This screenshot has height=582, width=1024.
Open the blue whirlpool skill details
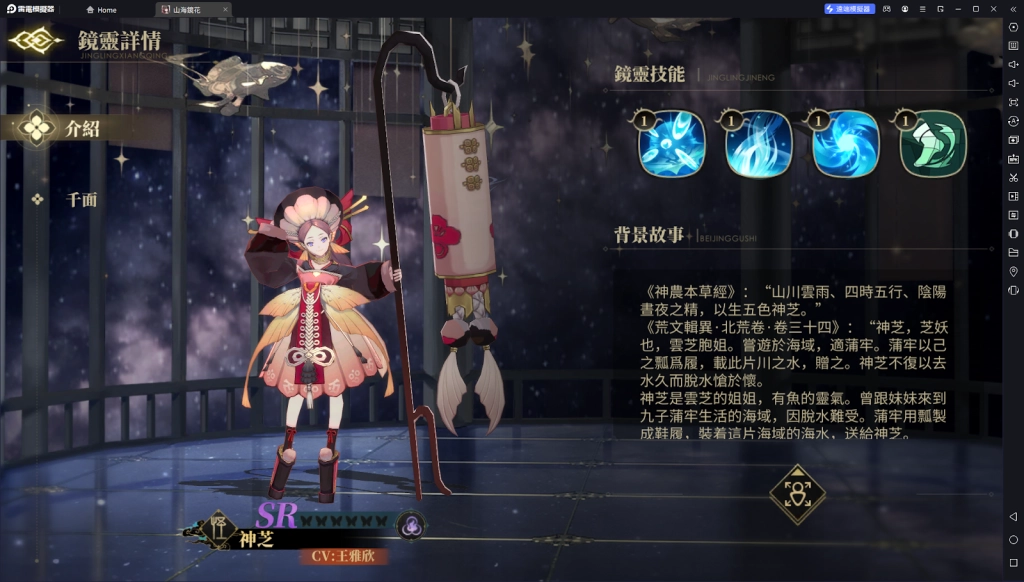[x=846, y=144]
